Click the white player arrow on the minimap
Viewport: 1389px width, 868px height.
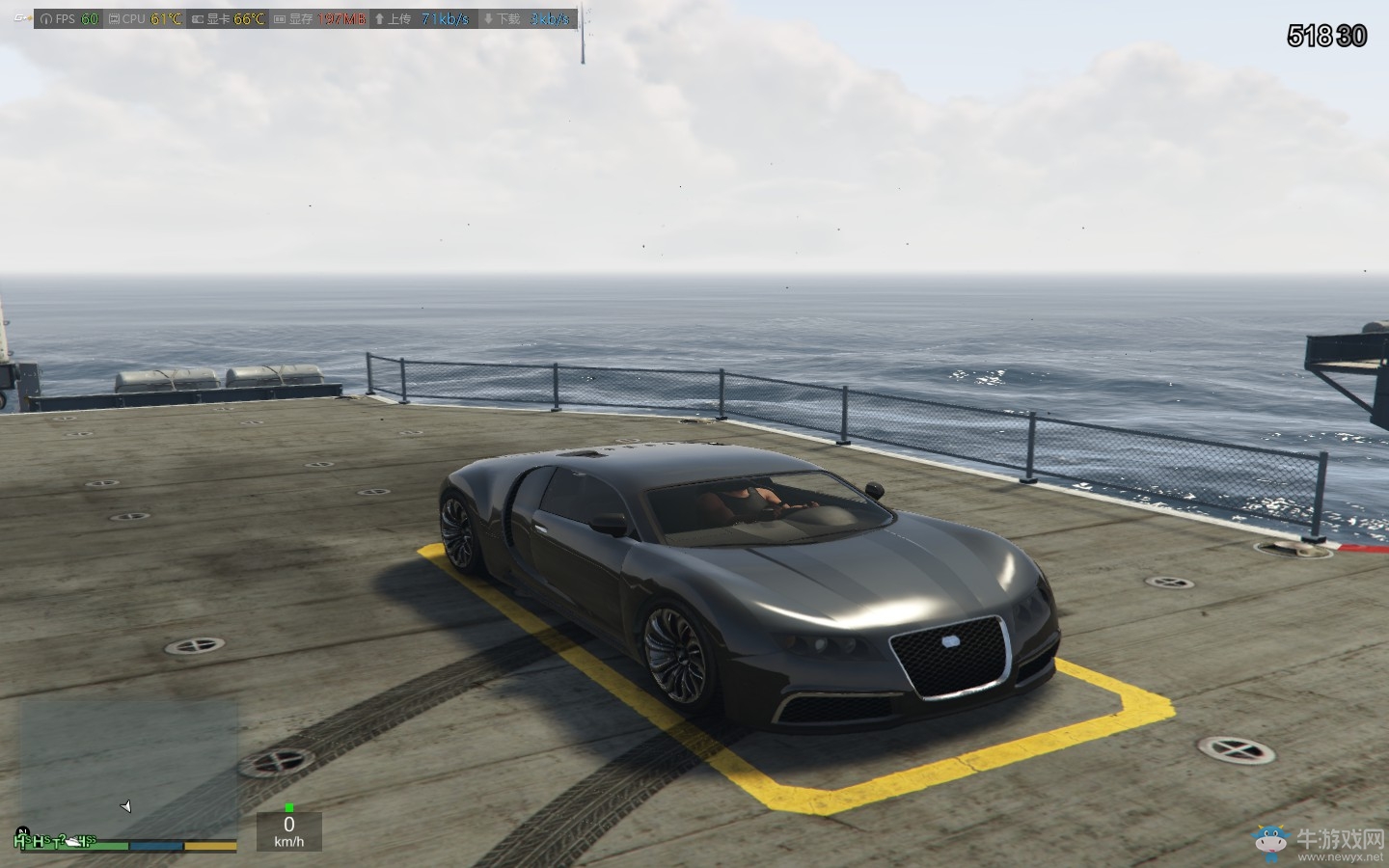click(x=126, y=806)
